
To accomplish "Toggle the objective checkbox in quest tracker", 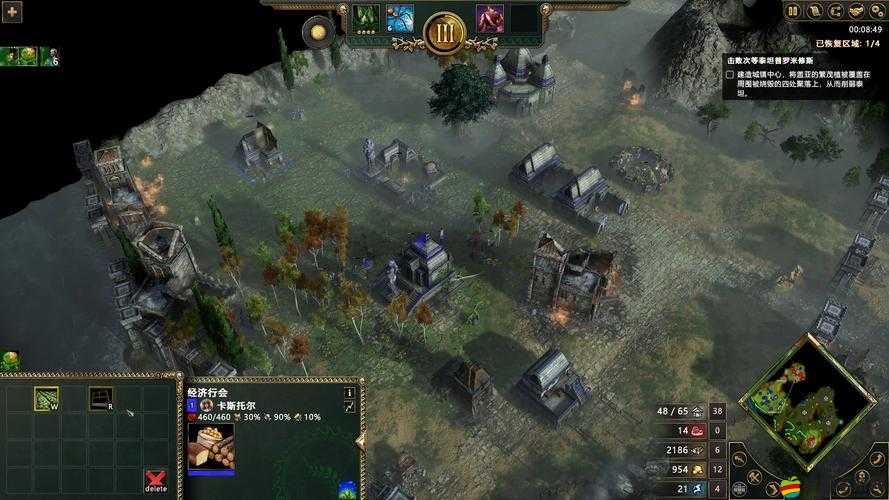I will (730, 75).
